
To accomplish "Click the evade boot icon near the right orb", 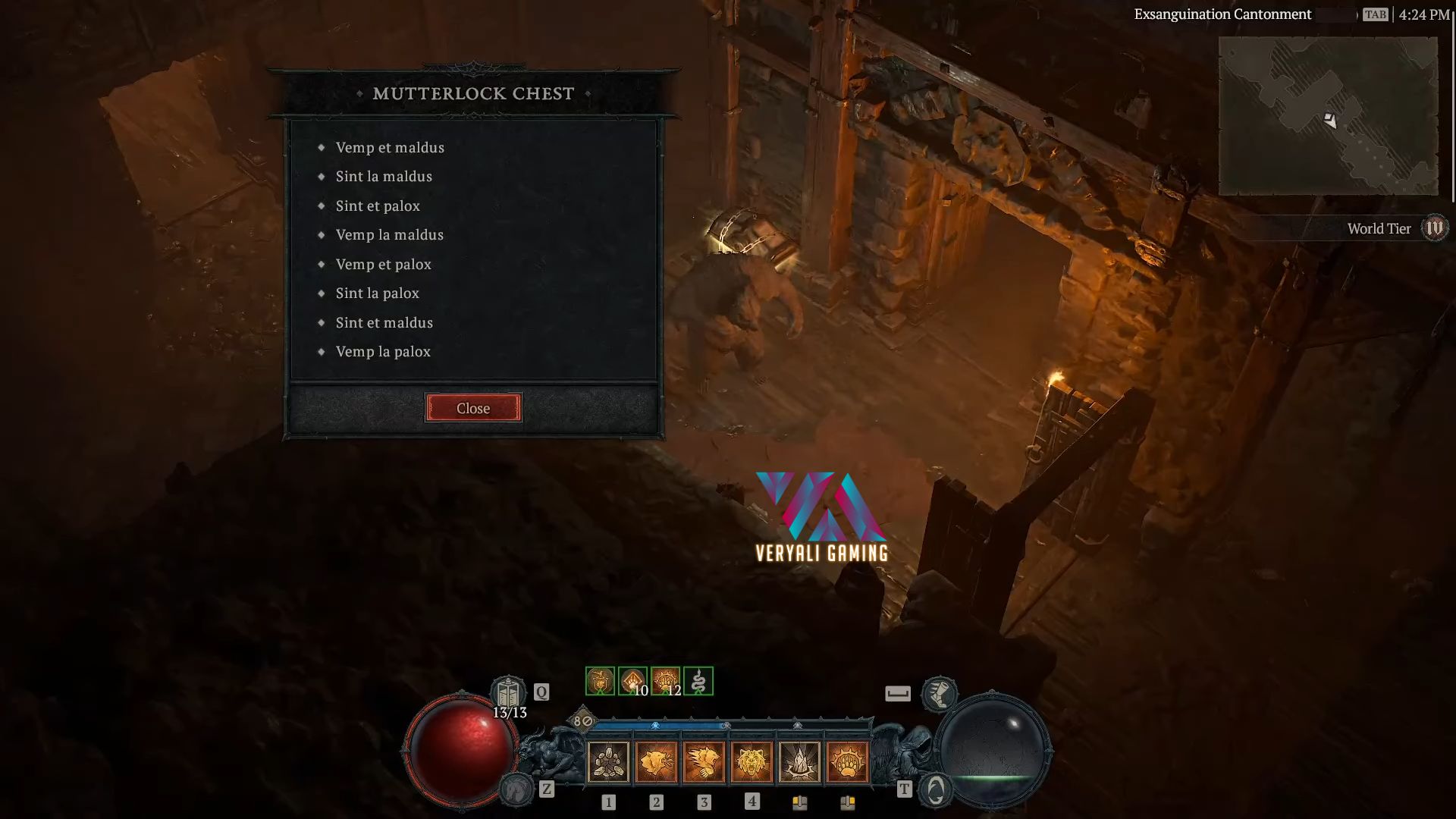I will coord(940,693).
